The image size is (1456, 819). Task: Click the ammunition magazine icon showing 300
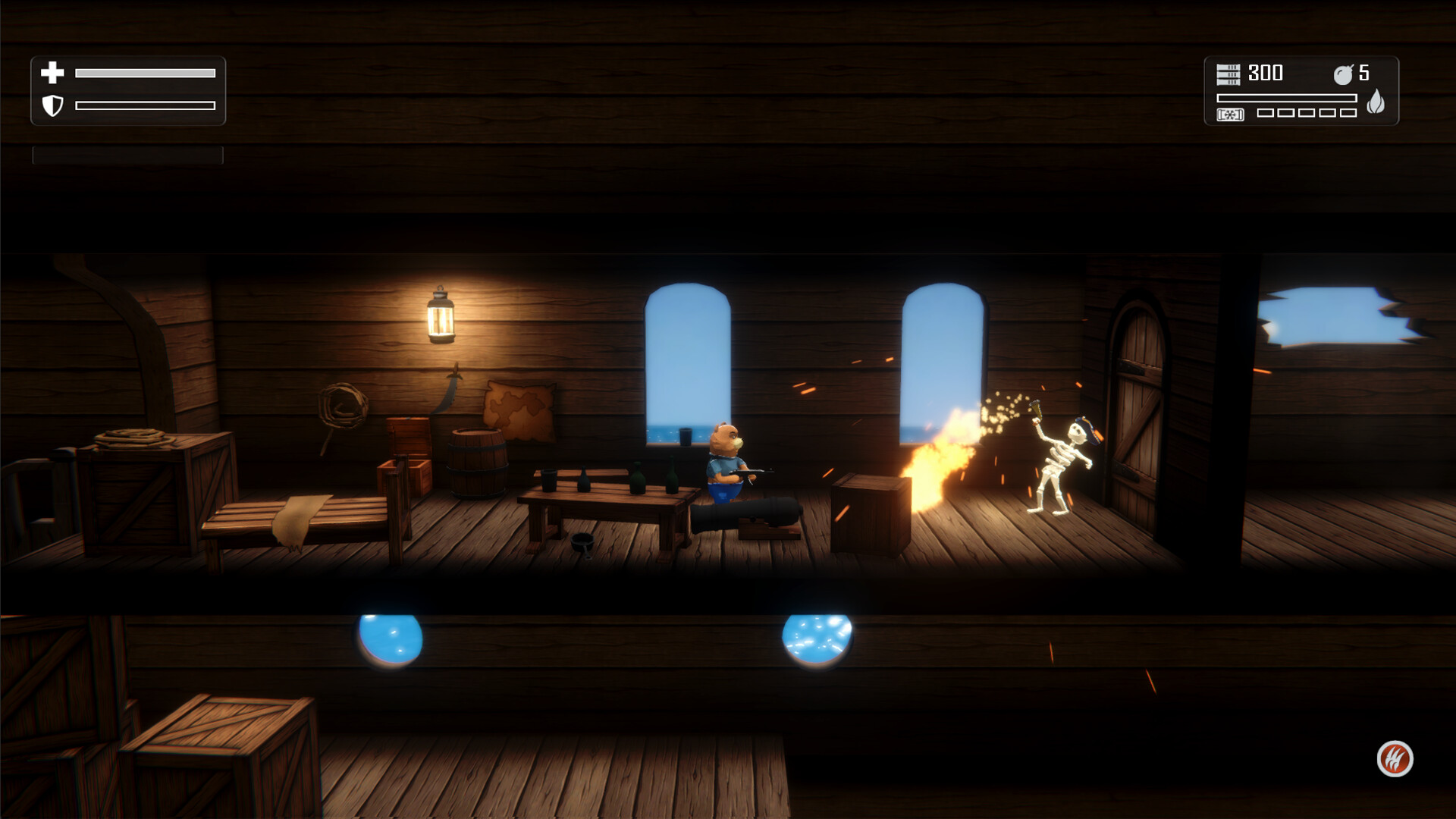coord(1228,74)
